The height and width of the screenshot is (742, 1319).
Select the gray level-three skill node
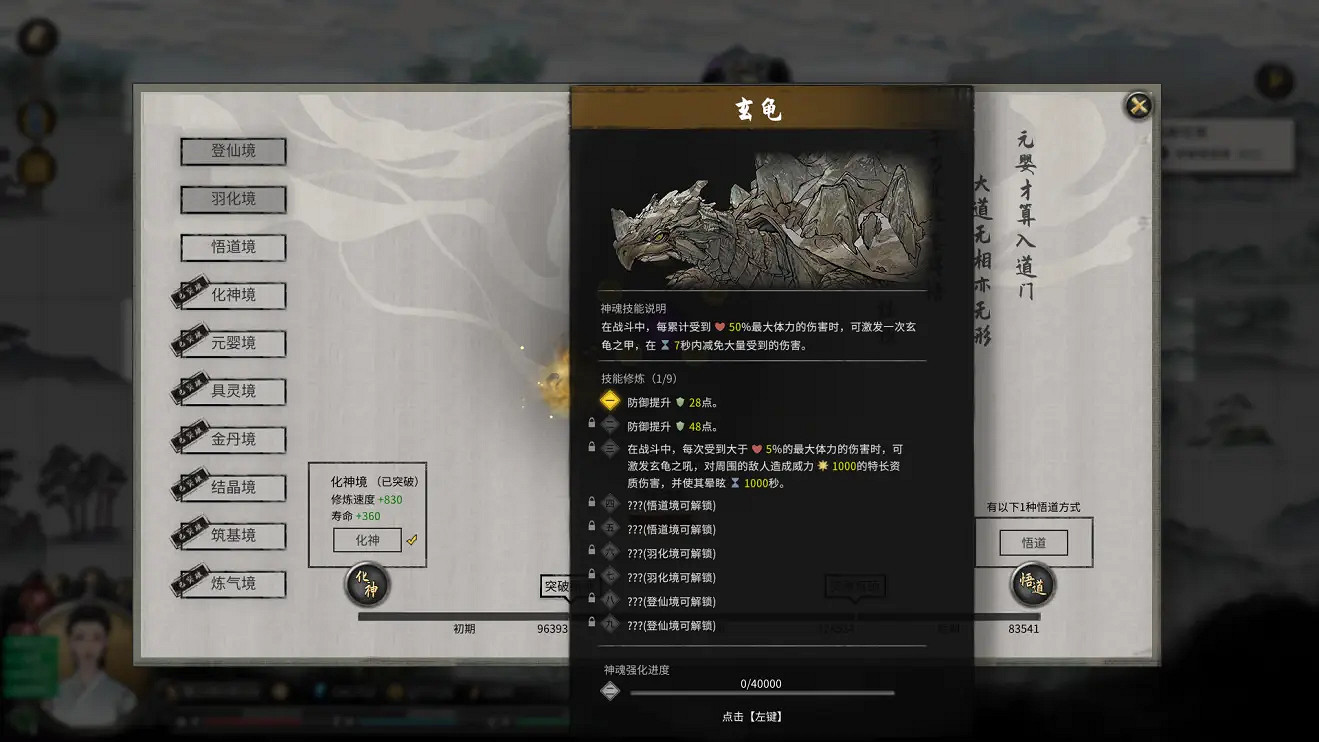pyautogui.click(x=610, y=447)
